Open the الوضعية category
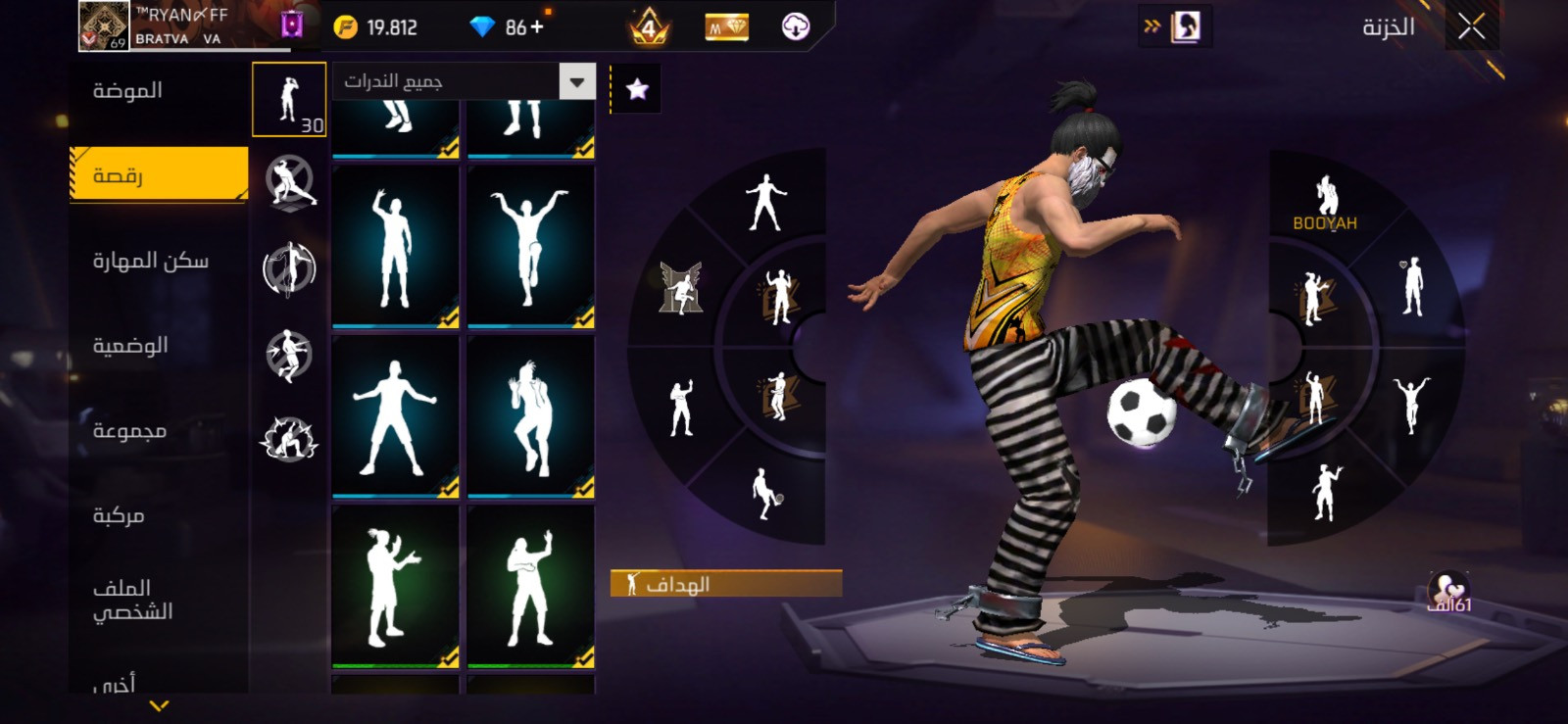This screenshot has width=1568, height=724. (x=130, y=346)
